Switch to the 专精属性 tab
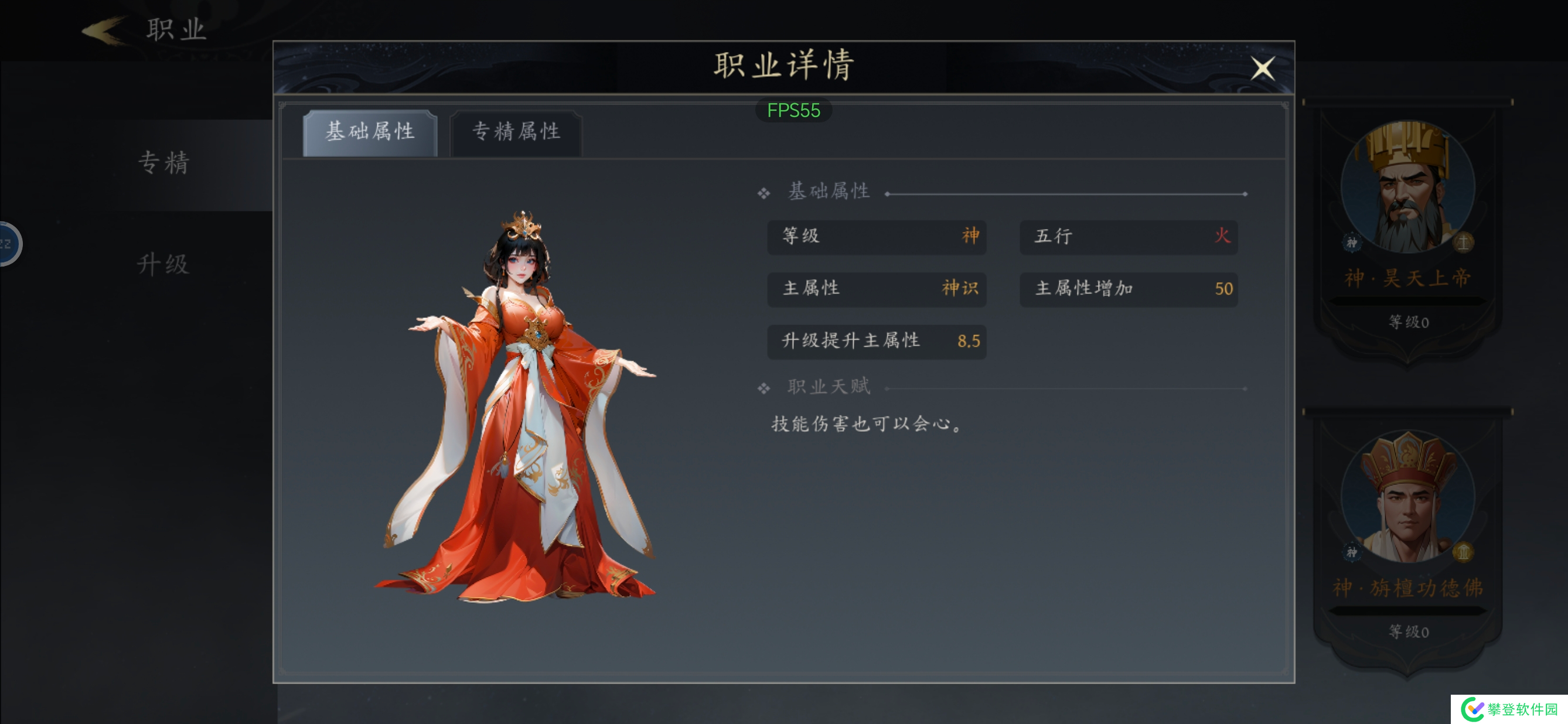 516,133
